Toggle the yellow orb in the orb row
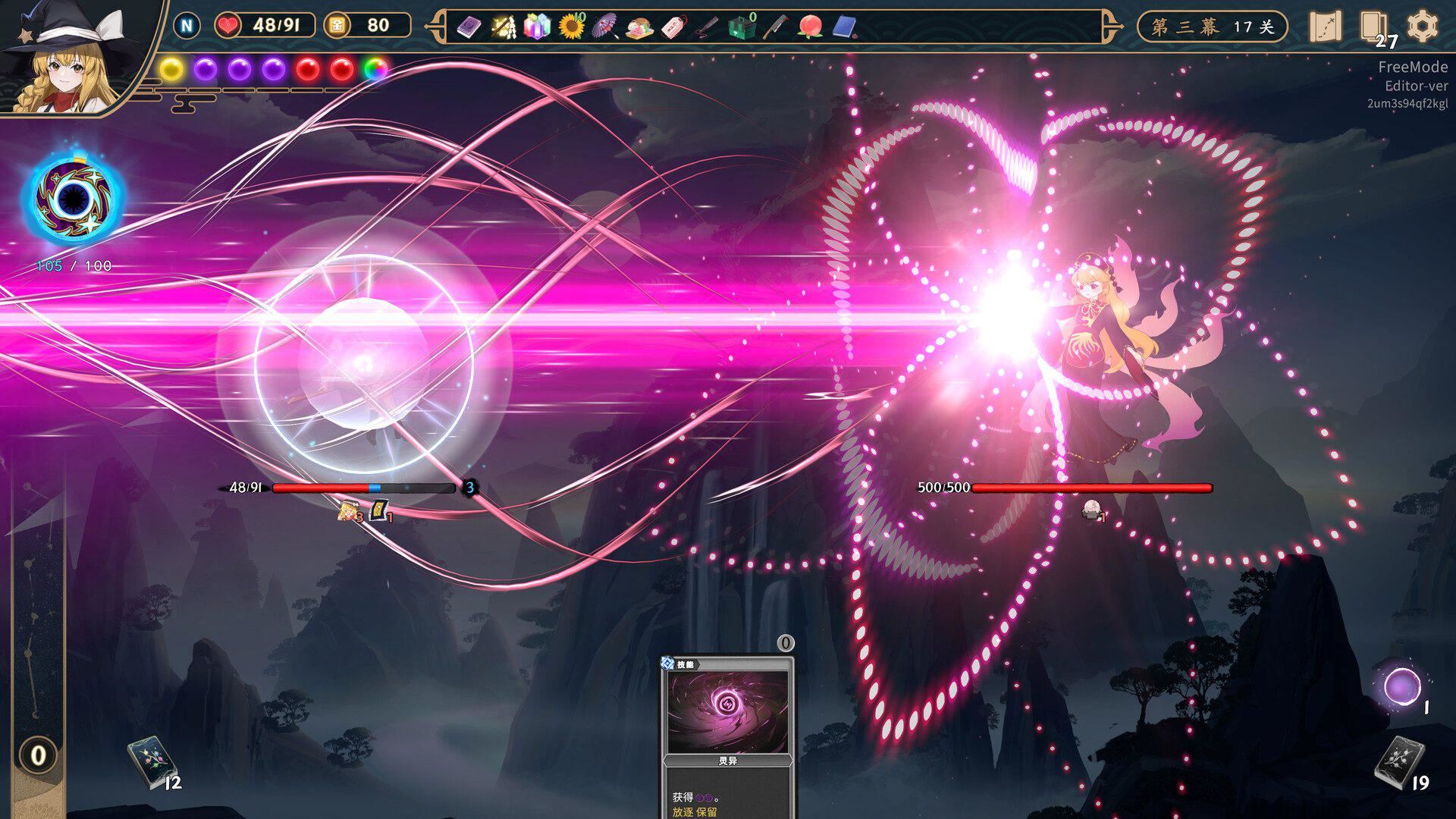Screen dimensions: 1456x819 [x=174, y=67]
